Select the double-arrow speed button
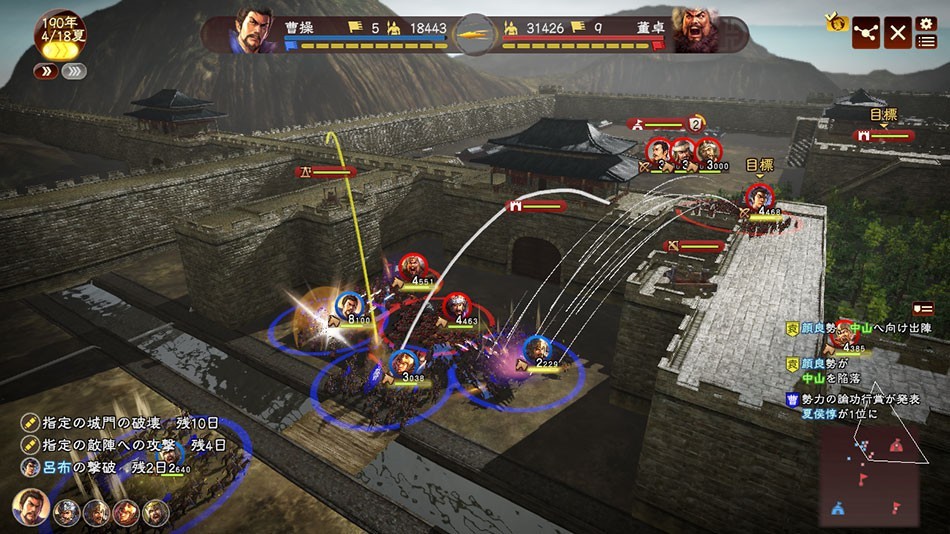Screen dimensions: 950x534 (45, 71)
